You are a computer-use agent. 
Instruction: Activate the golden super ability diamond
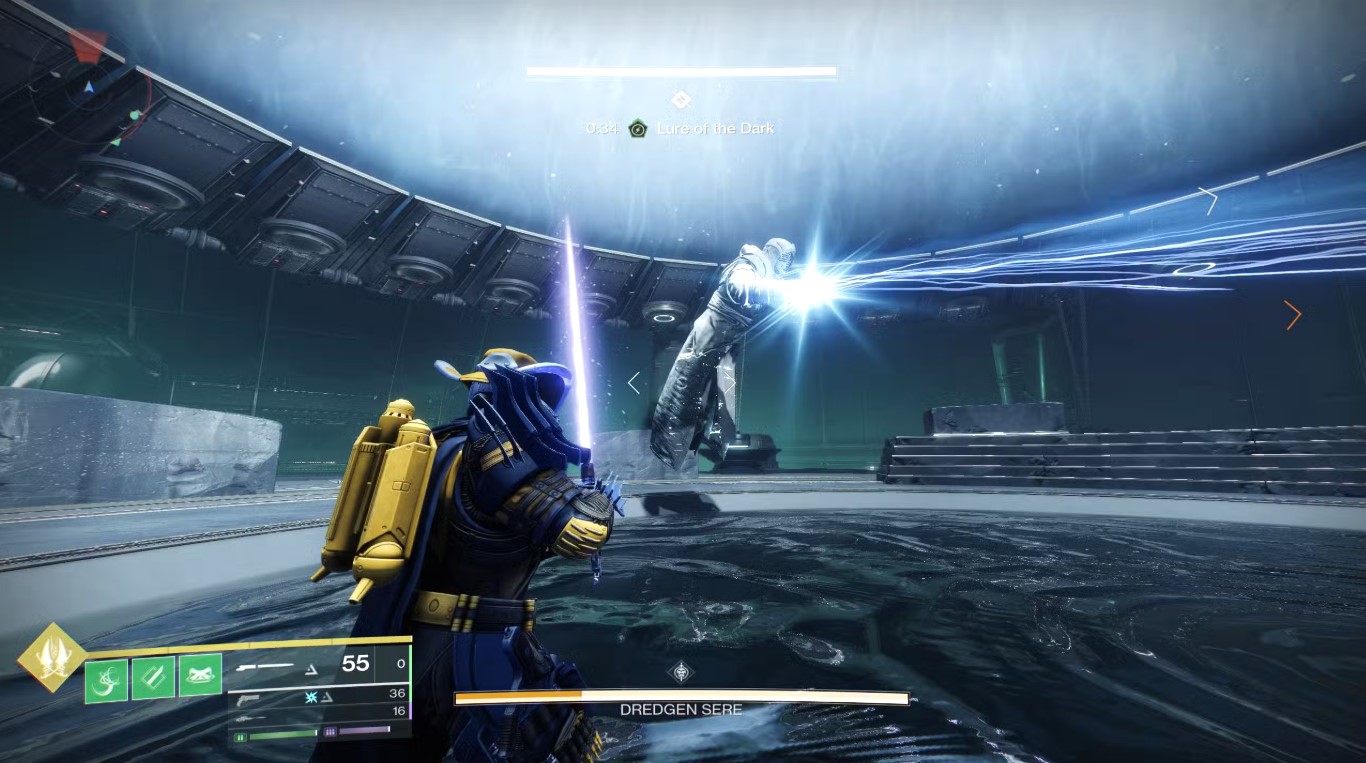(x=50, y=657)
